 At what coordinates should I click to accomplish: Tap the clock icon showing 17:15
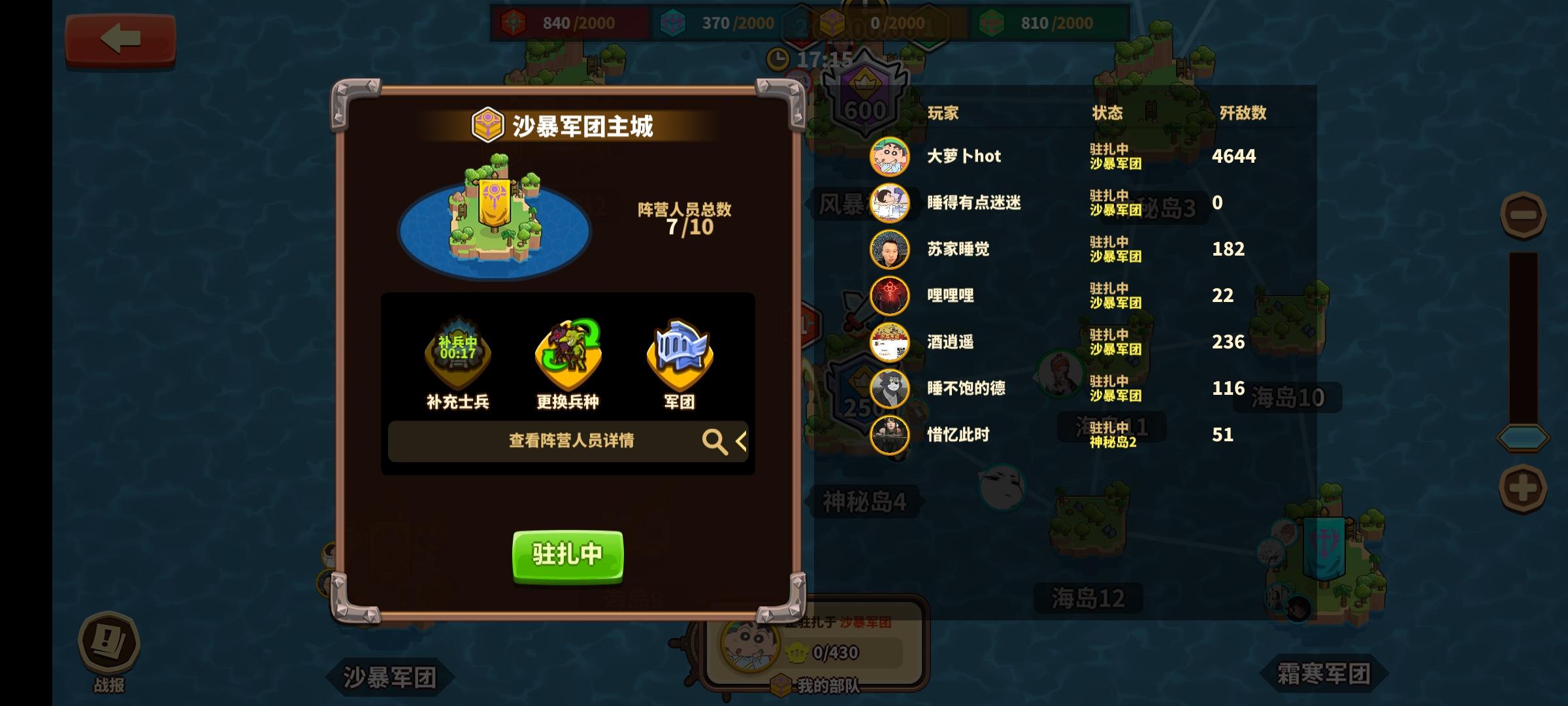tap(779, 58)
